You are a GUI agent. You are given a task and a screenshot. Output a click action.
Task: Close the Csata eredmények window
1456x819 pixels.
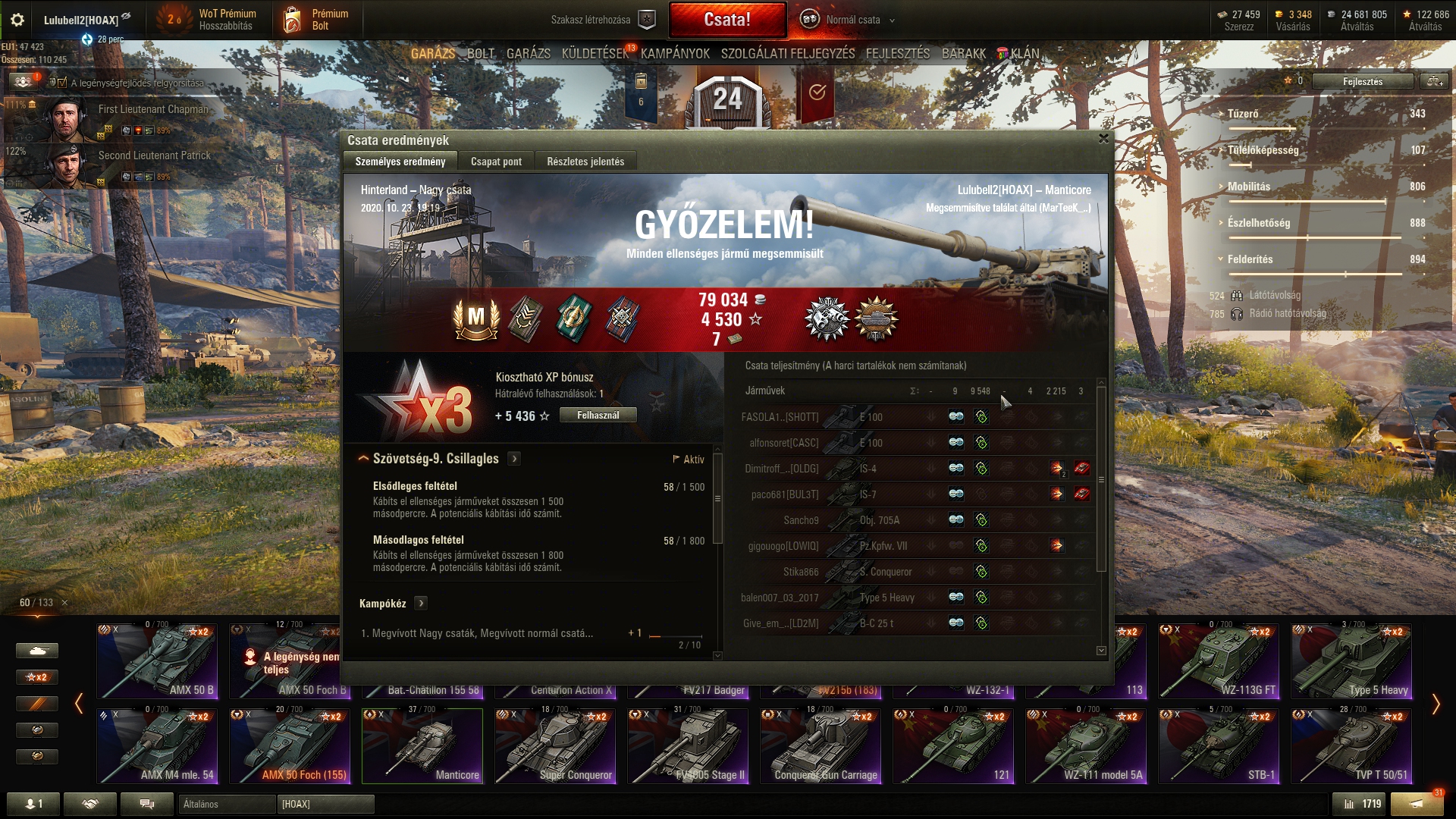(x=1103, y=139)
